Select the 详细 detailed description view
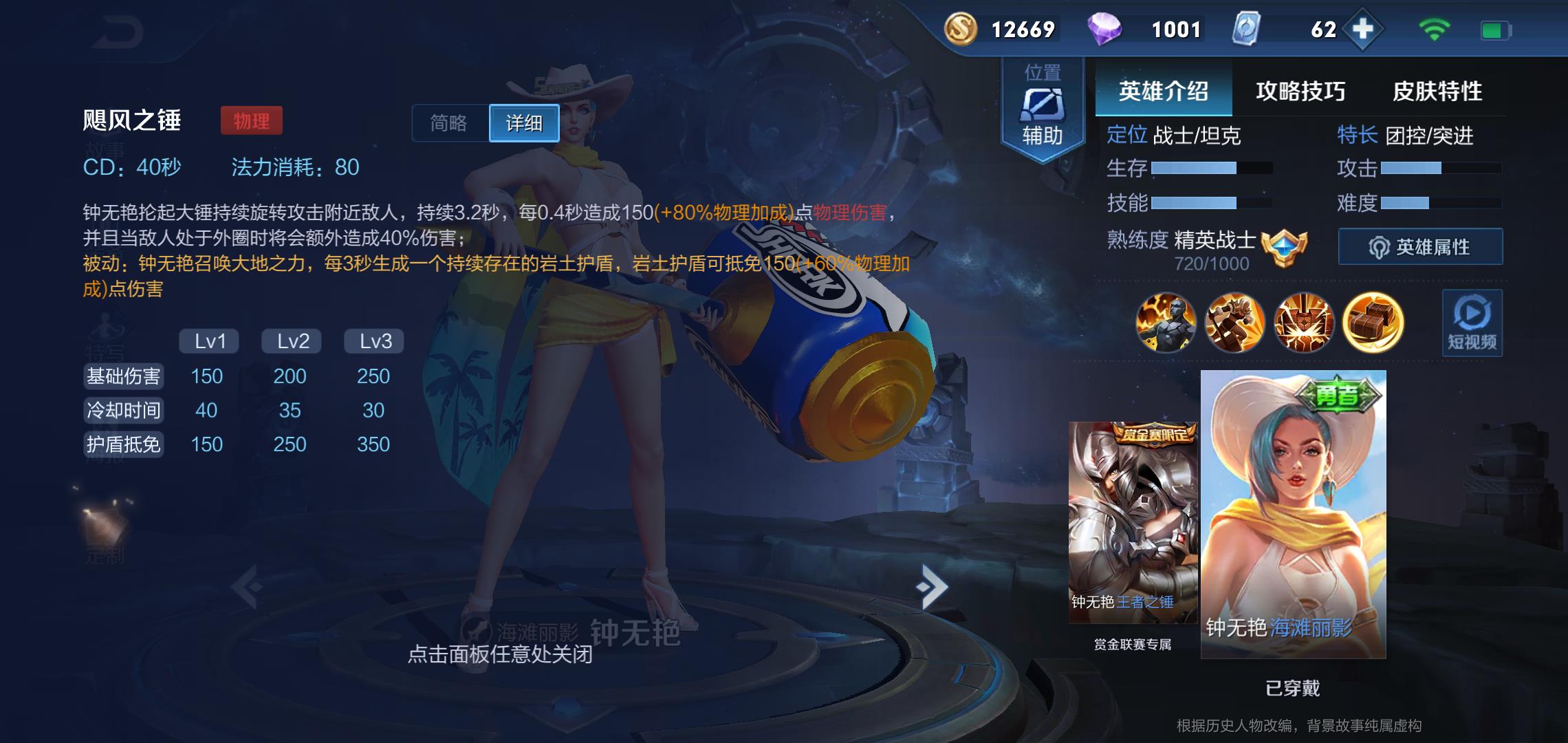This screenshot has height=743, width=1568. click(x=524, y=123)
